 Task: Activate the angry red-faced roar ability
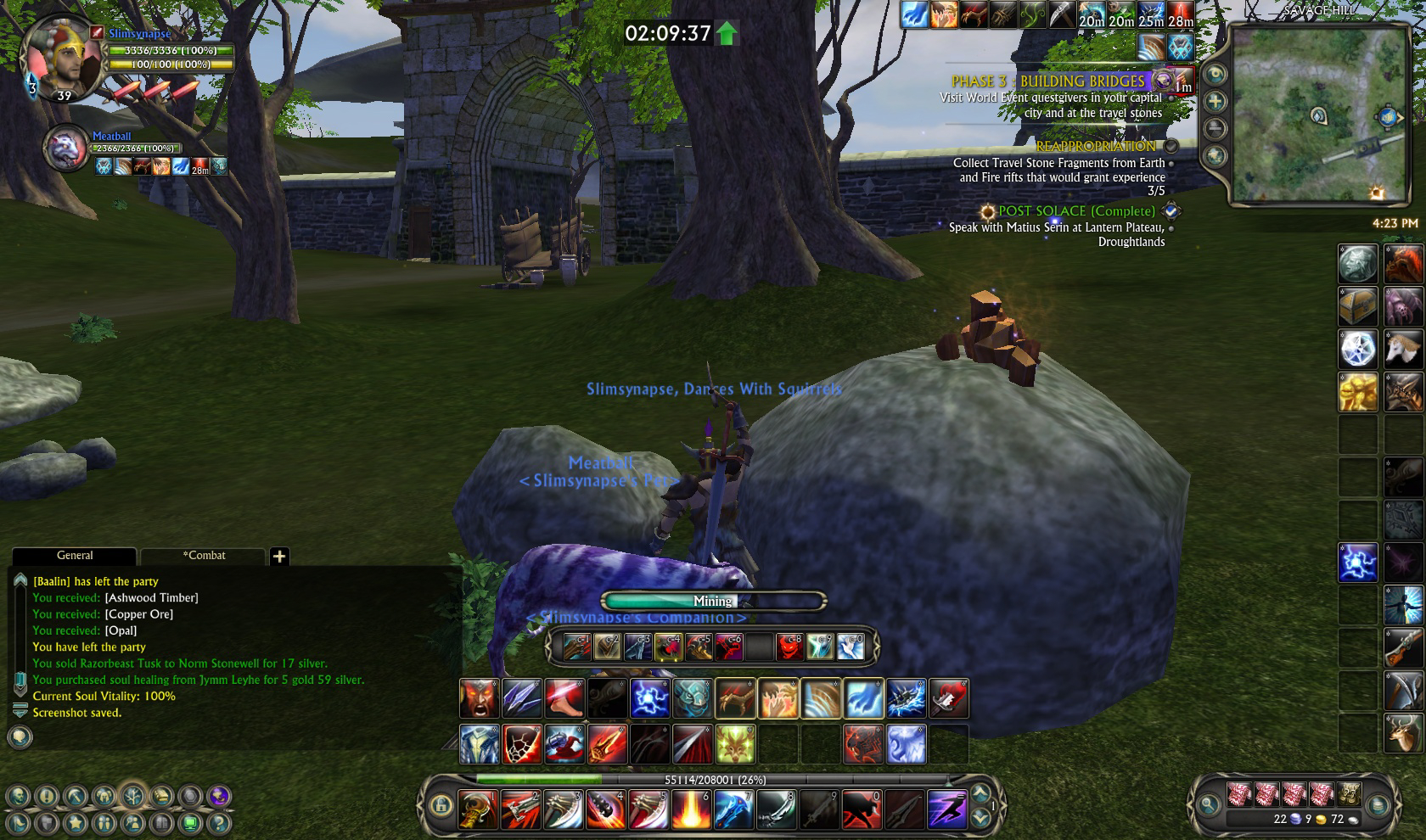coord(479,699)
